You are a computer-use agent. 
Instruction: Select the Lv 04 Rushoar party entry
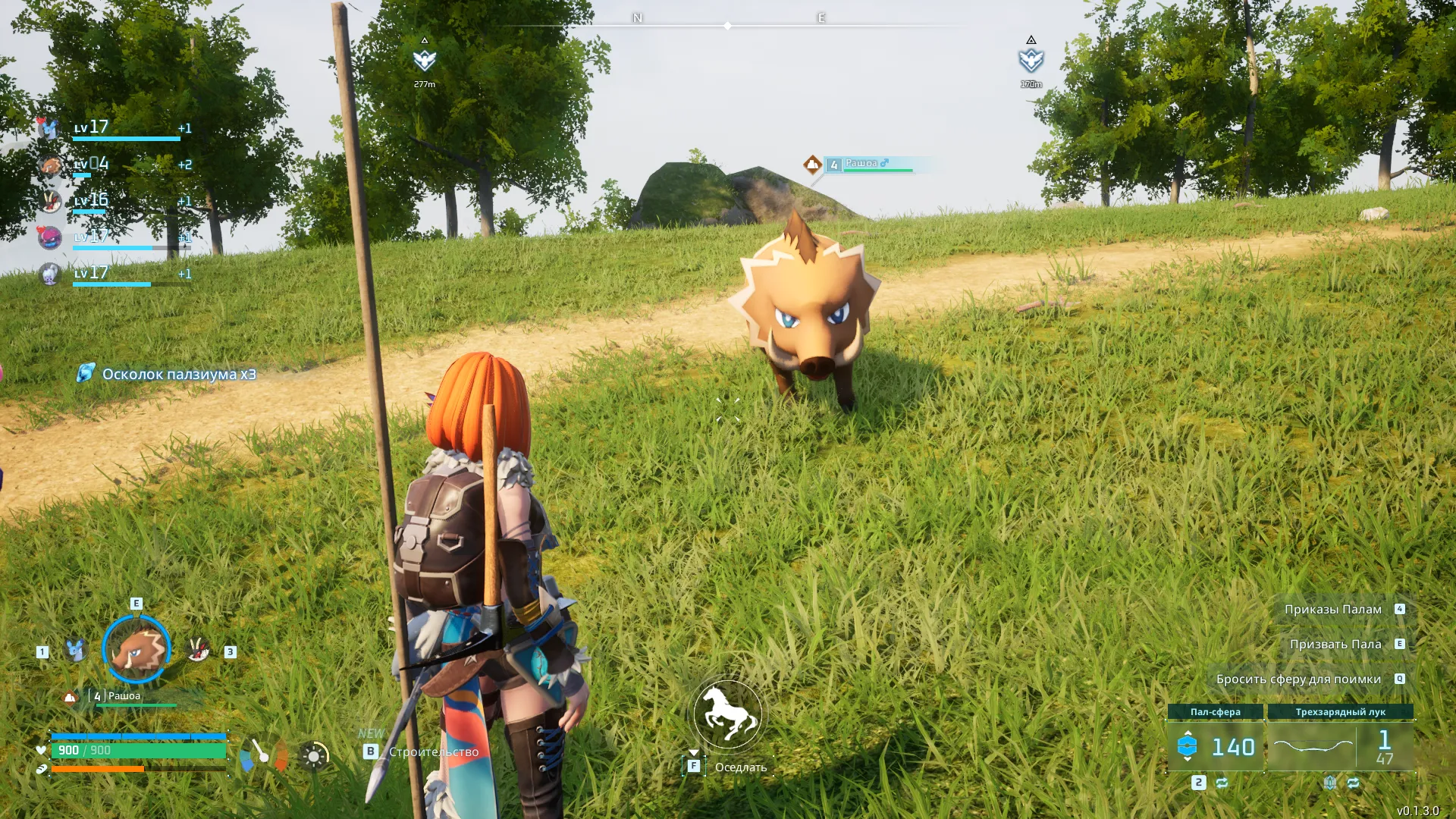point(114,165)
